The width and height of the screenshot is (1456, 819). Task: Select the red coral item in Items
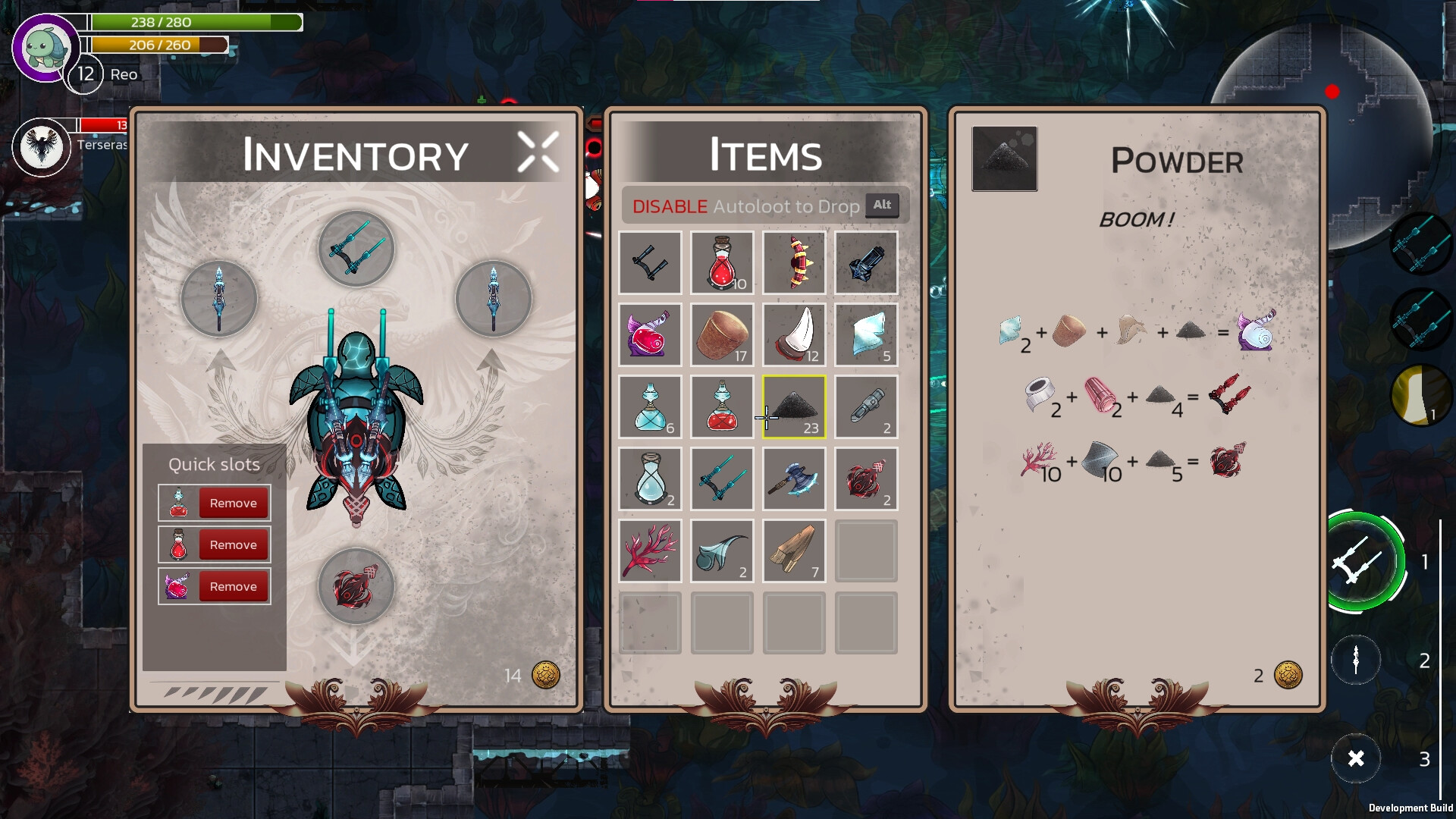(650, 551)
